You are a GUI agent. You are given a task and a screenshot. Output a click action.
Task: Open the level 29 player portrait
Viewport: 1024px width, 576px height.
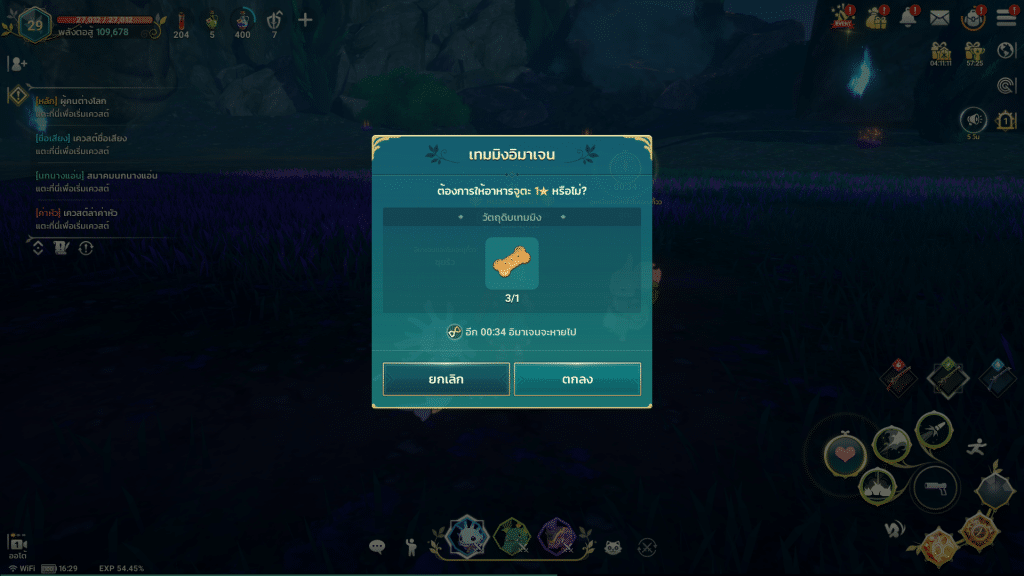35,24
